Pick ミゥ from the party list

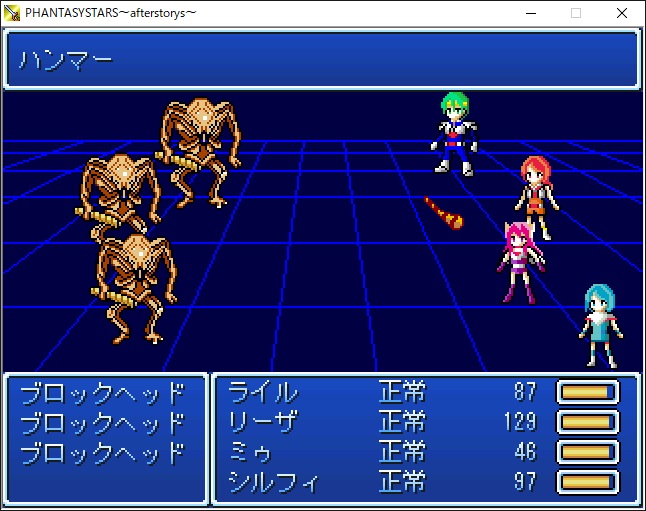[252, 452]
